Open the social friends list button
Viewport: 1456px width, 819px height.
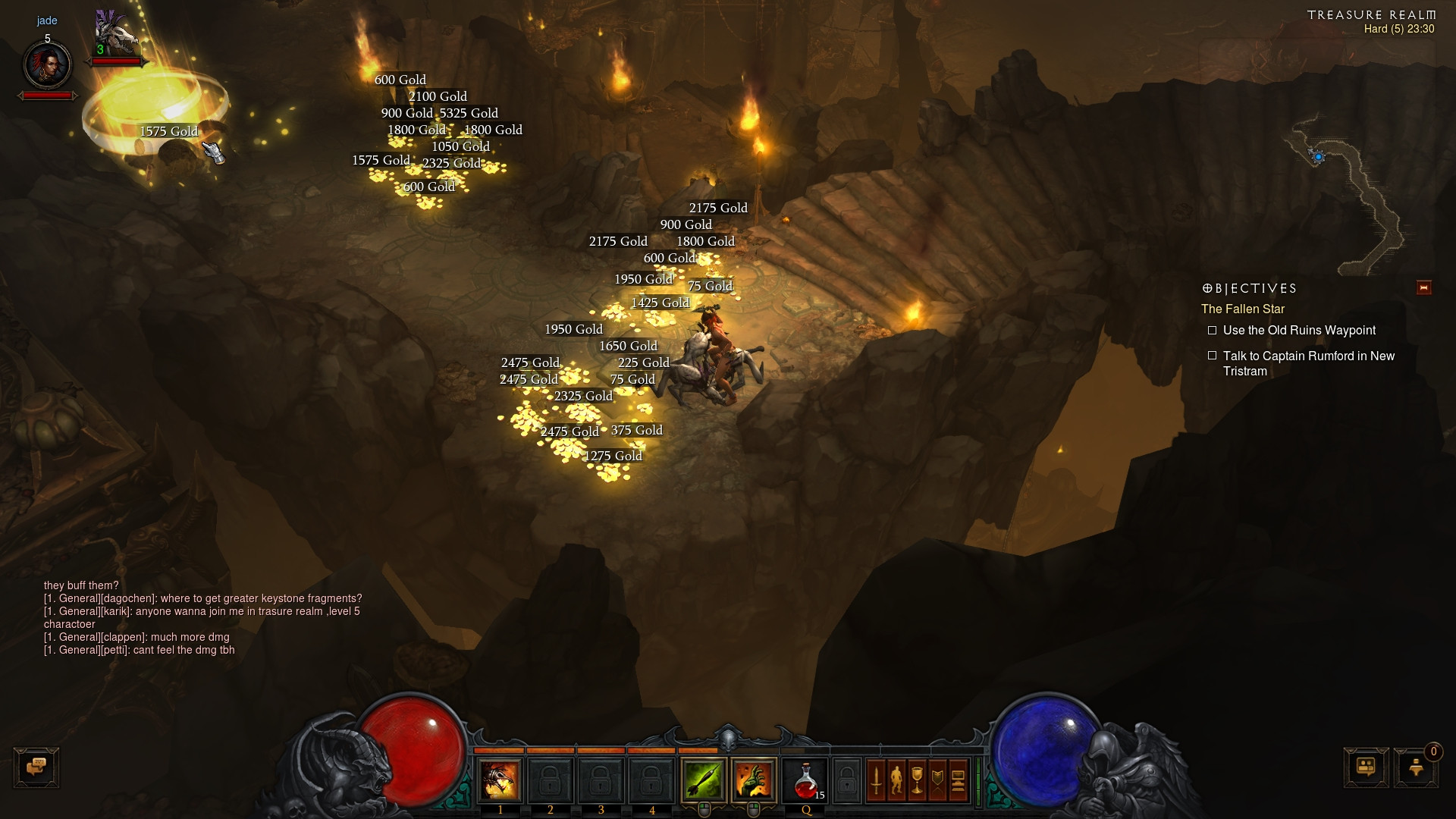1366,767
